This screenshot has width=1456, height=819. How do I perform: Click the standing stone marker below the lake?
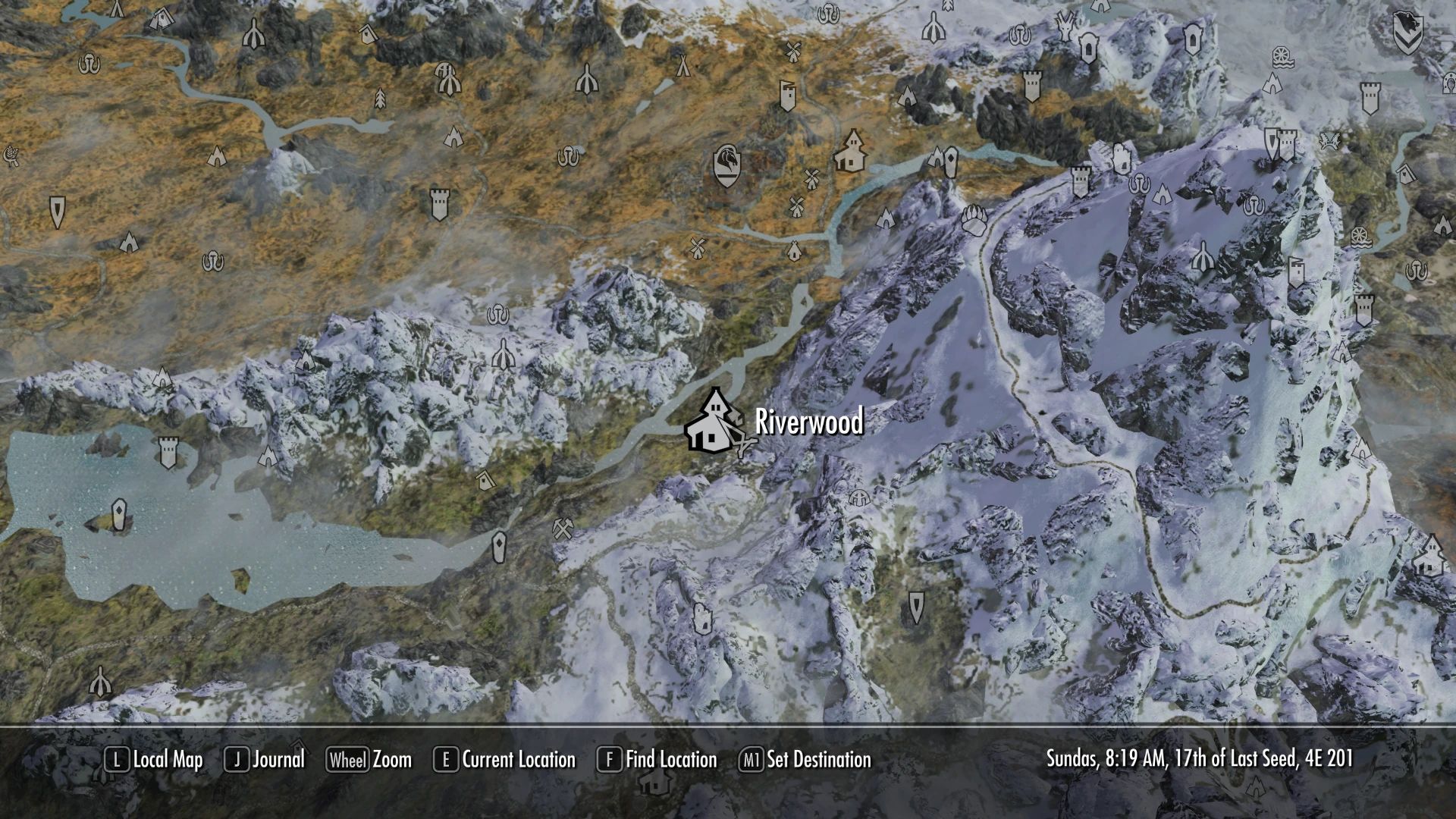[x=499, y=547]
